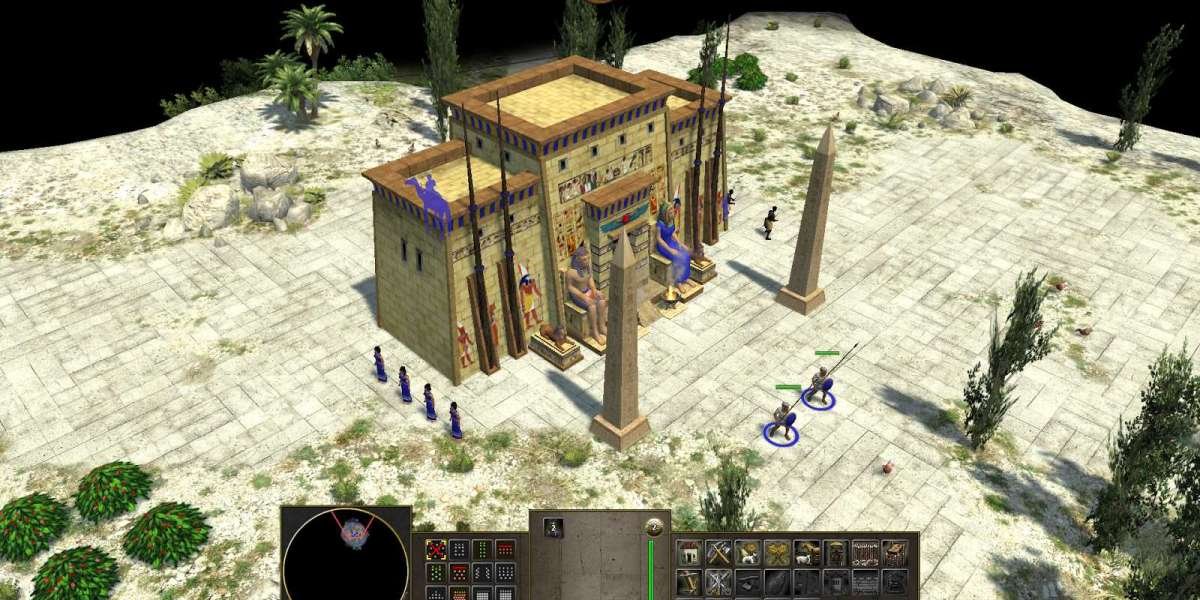
Task: Select the red X no-formation icon
Action: pos(435,549)
